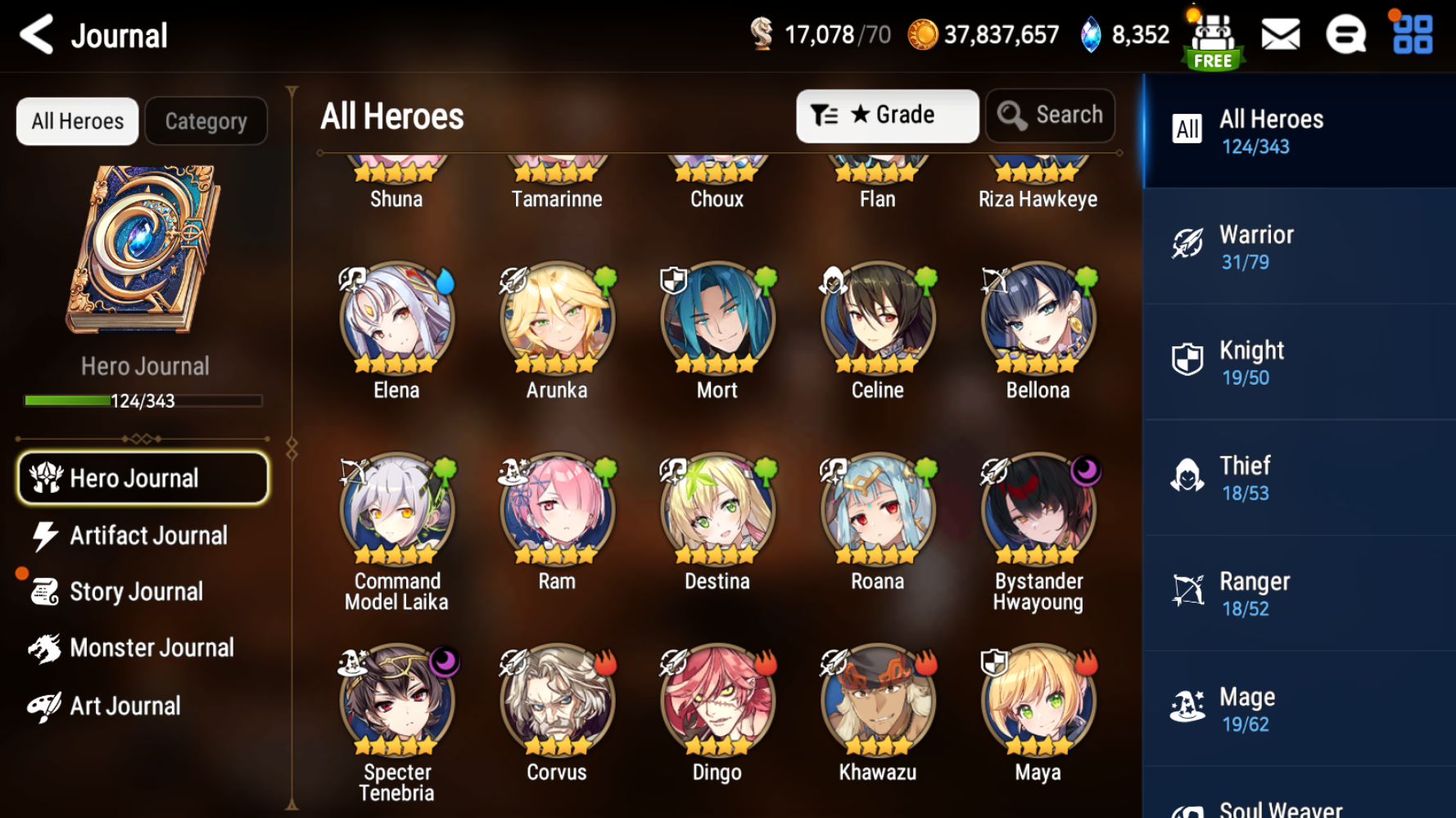Filter the list to Mage heroes
The height and width of the screenshot is (818, 1456).
click(1298, 709)
